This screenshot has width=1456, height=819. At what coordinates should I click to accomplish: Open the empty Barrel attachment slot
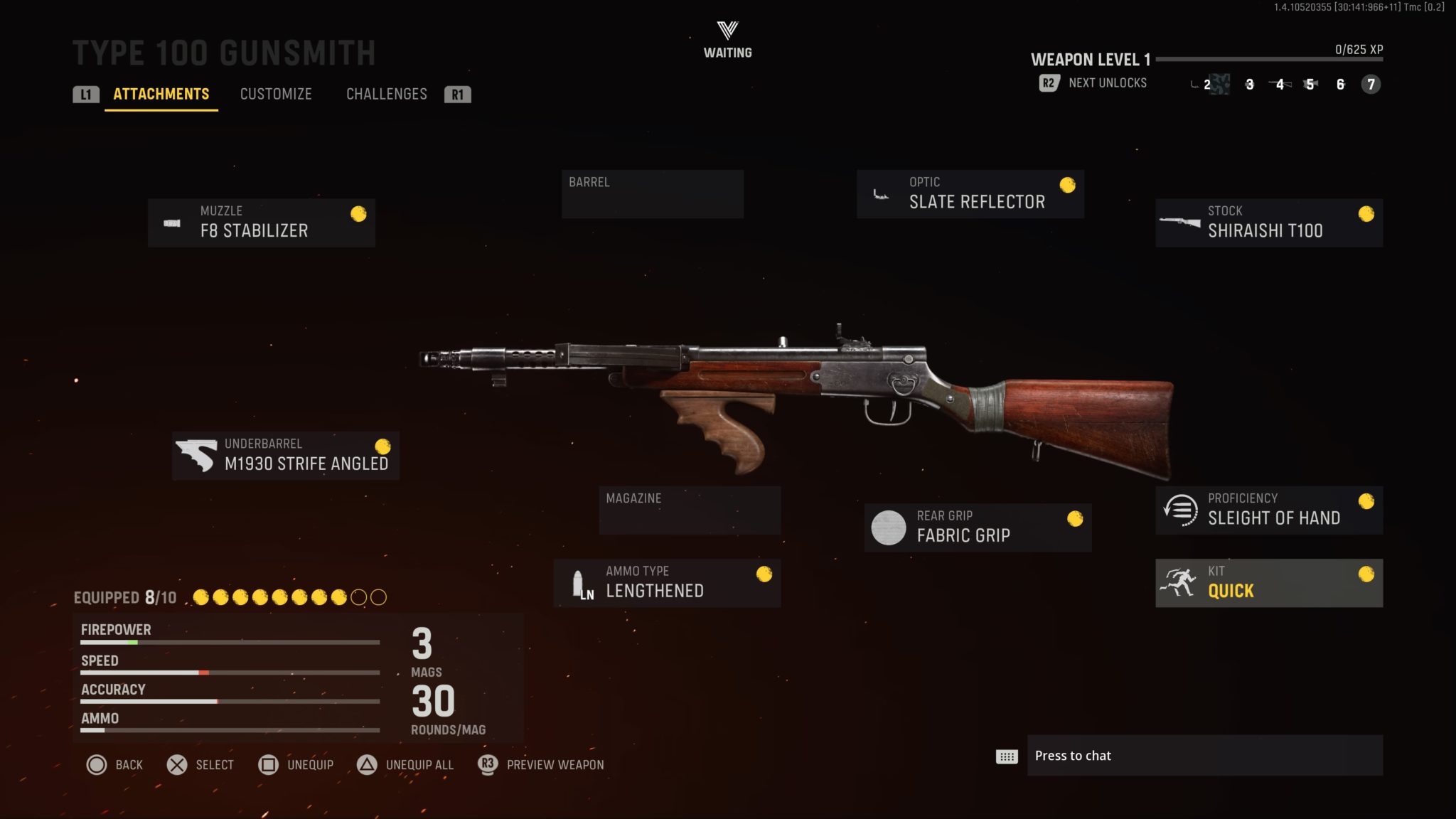click(652, 193)
